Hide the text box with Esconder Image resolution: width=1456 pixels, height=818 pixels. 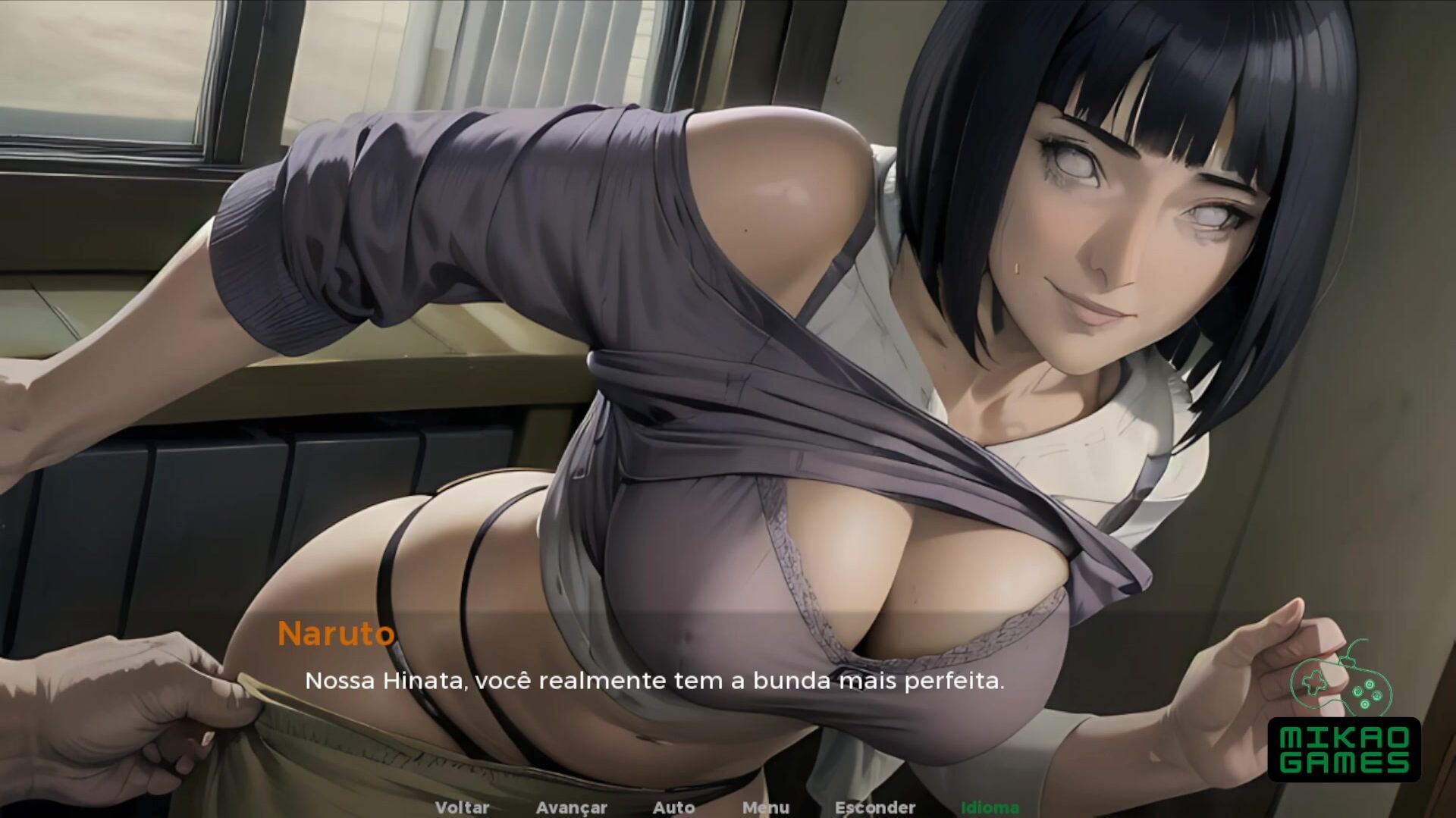click(x=875, y=807)
